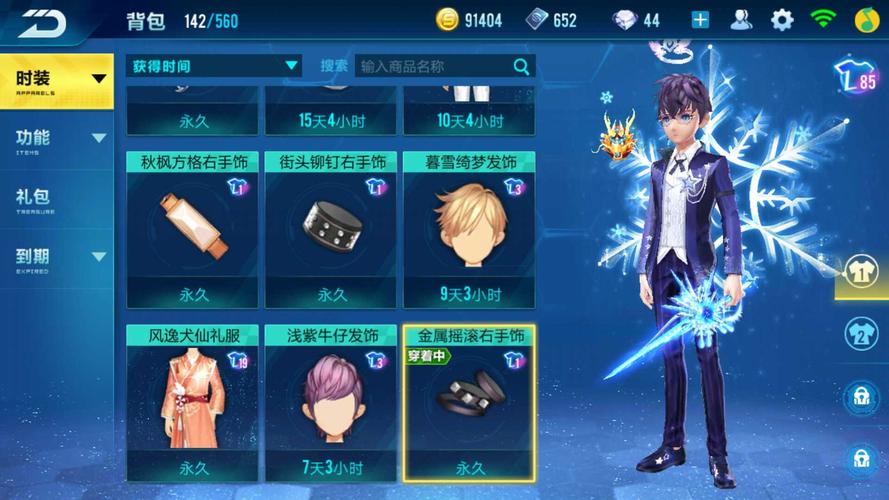Open the 礼包 gift pack tab
Image resolution: width=889 pixels, height=500 pixels.
(56, 198)
